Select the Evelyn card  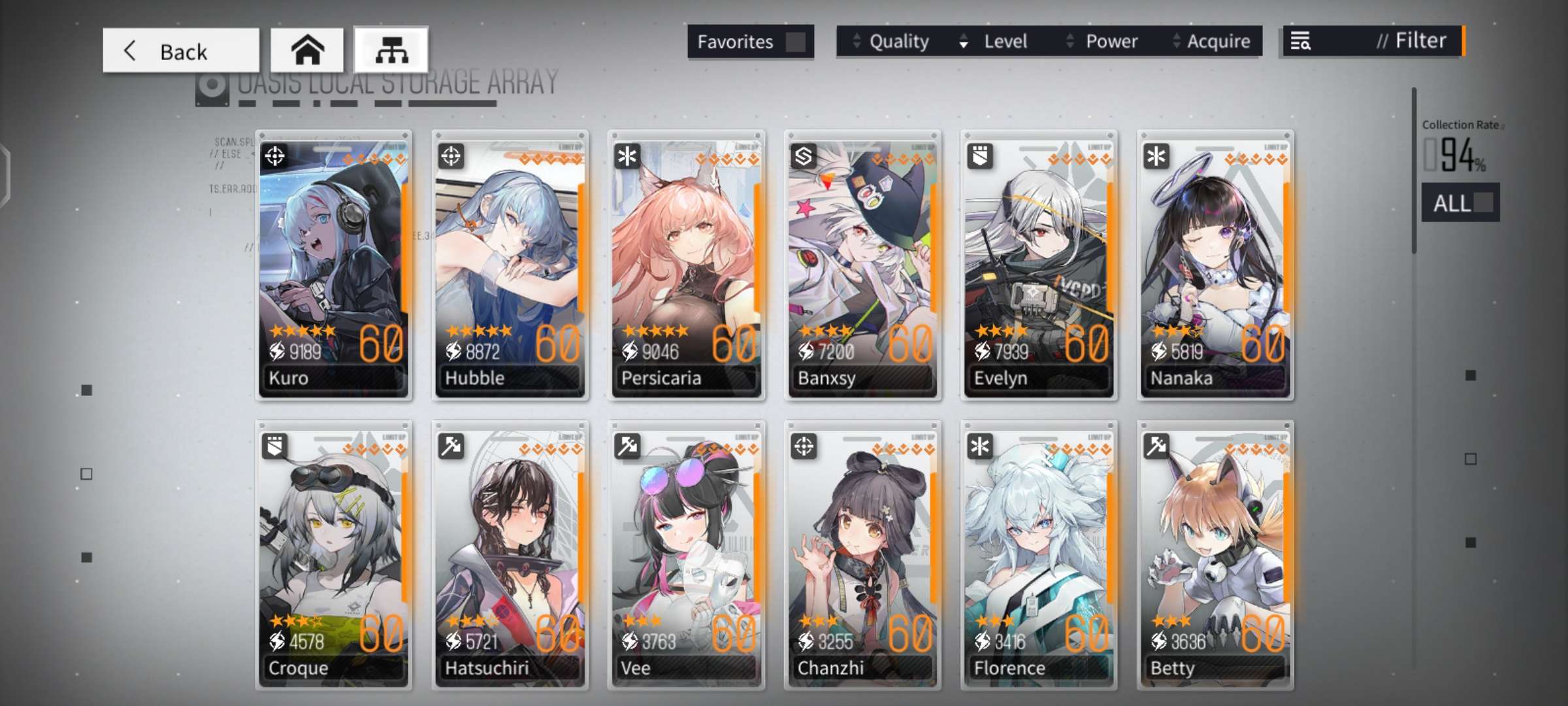tap(1039, 265)
